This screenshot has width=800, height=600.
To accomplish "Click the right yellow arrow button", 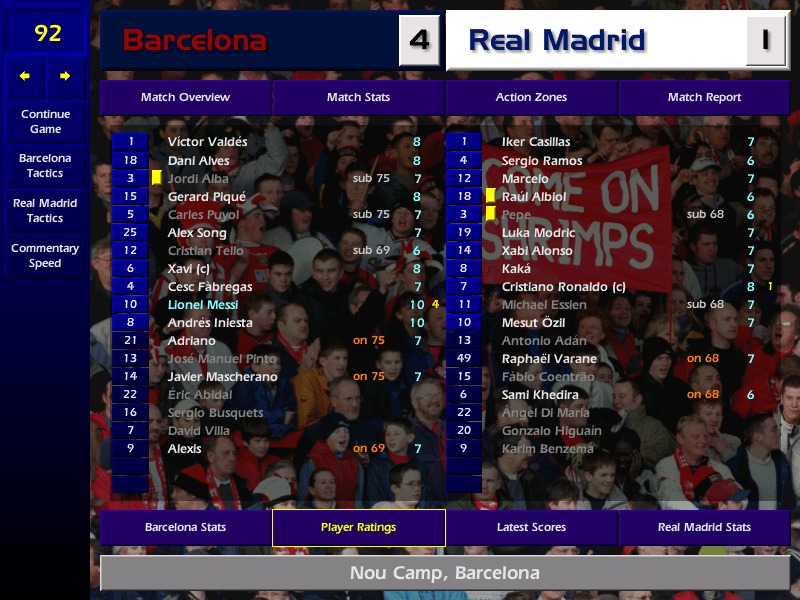I will click(66, 76).
